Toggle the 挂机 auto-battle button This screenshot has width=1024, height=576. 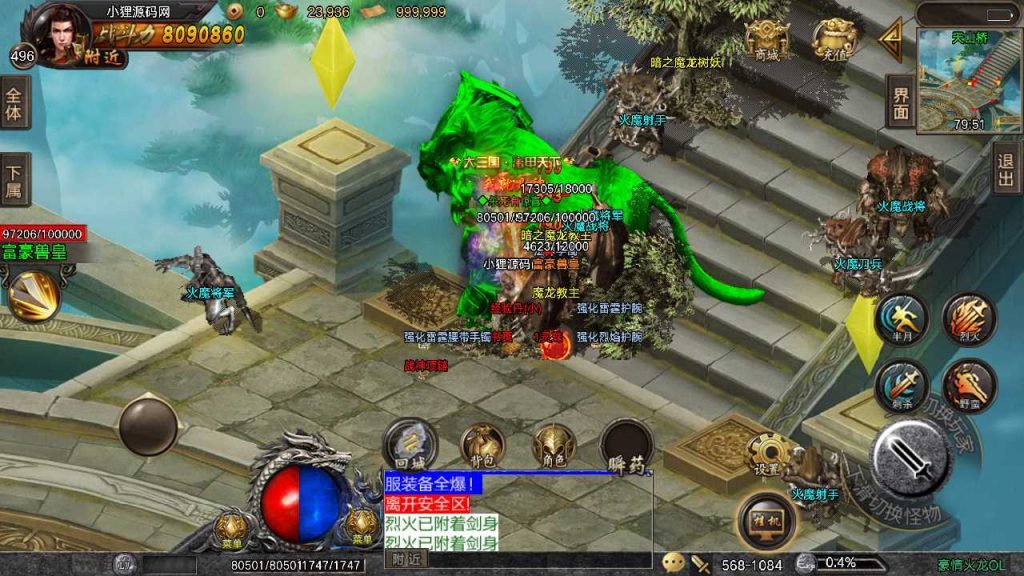point(767,520)
